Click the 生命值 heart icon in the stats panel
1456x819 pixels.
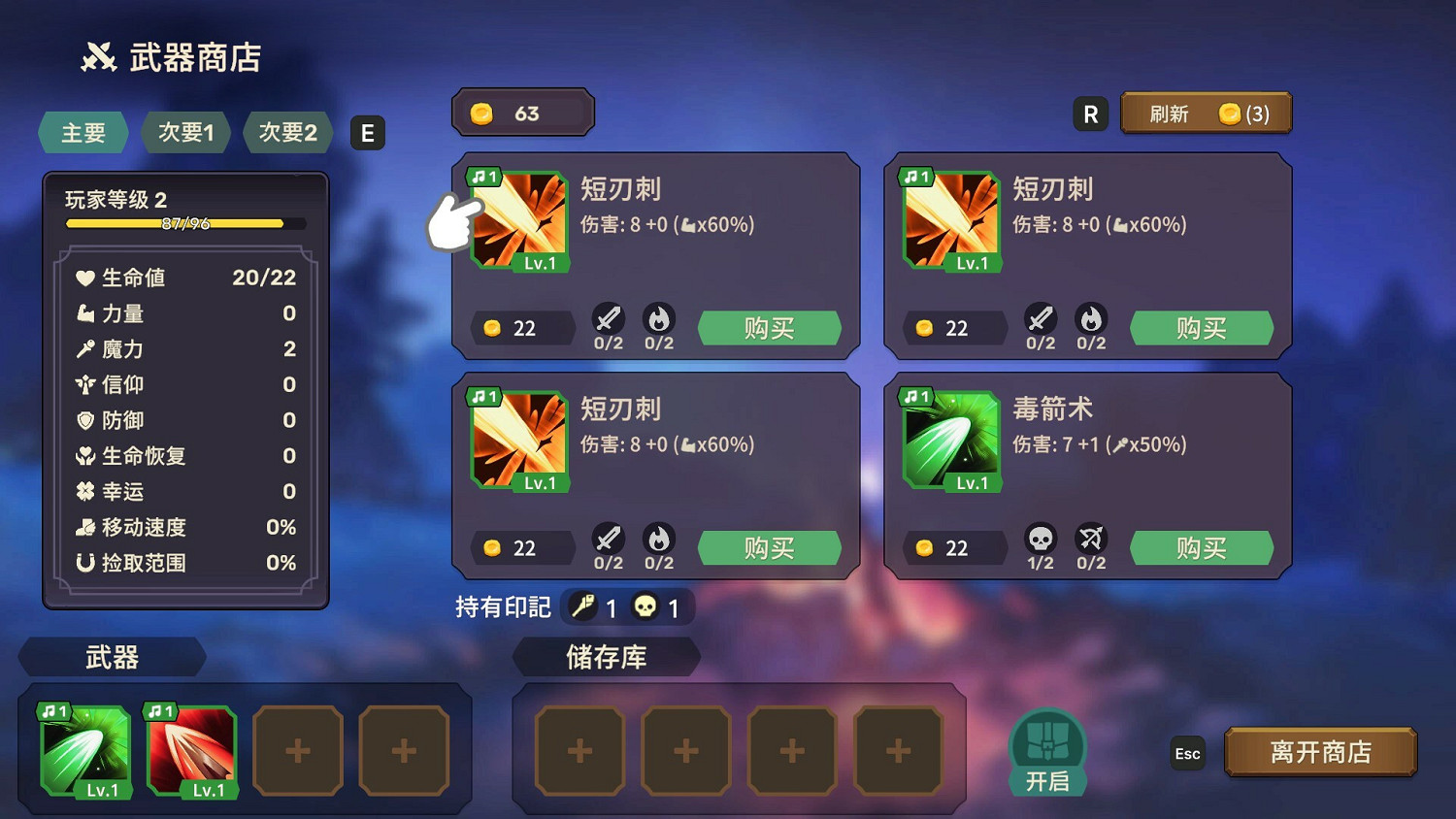(85, 278)
